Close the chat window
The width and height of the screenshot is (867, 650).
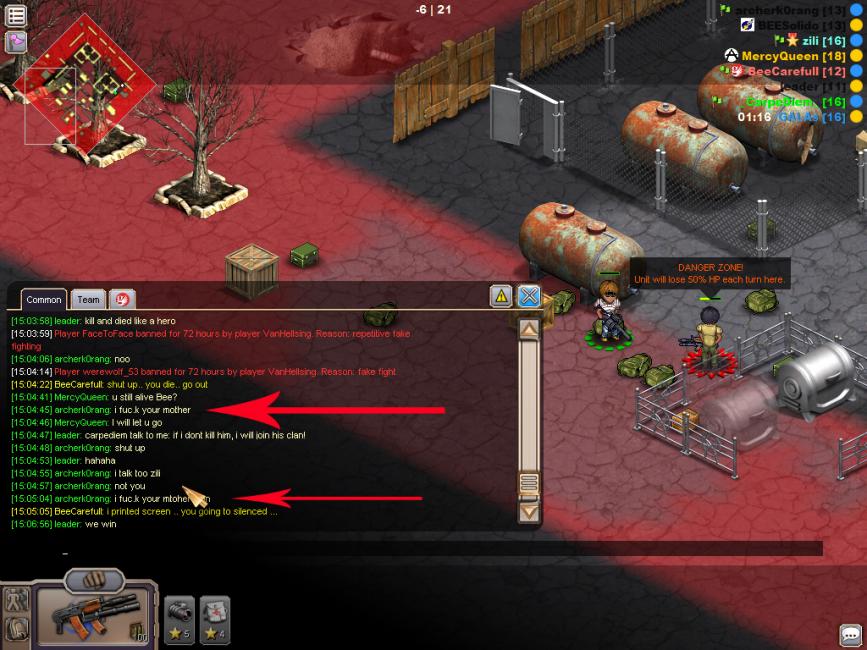pos(529,296)
